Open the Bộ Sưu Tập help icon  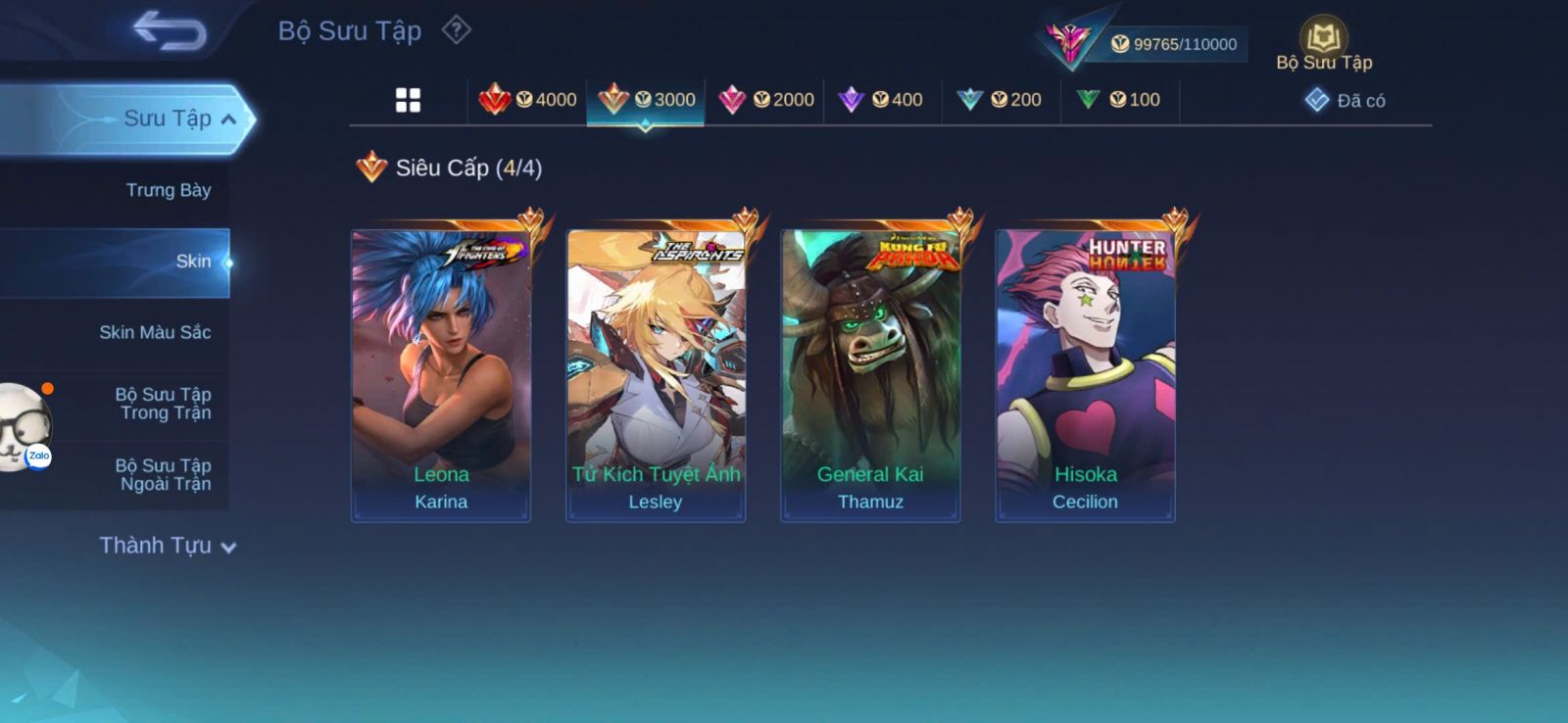coord(456,30)
